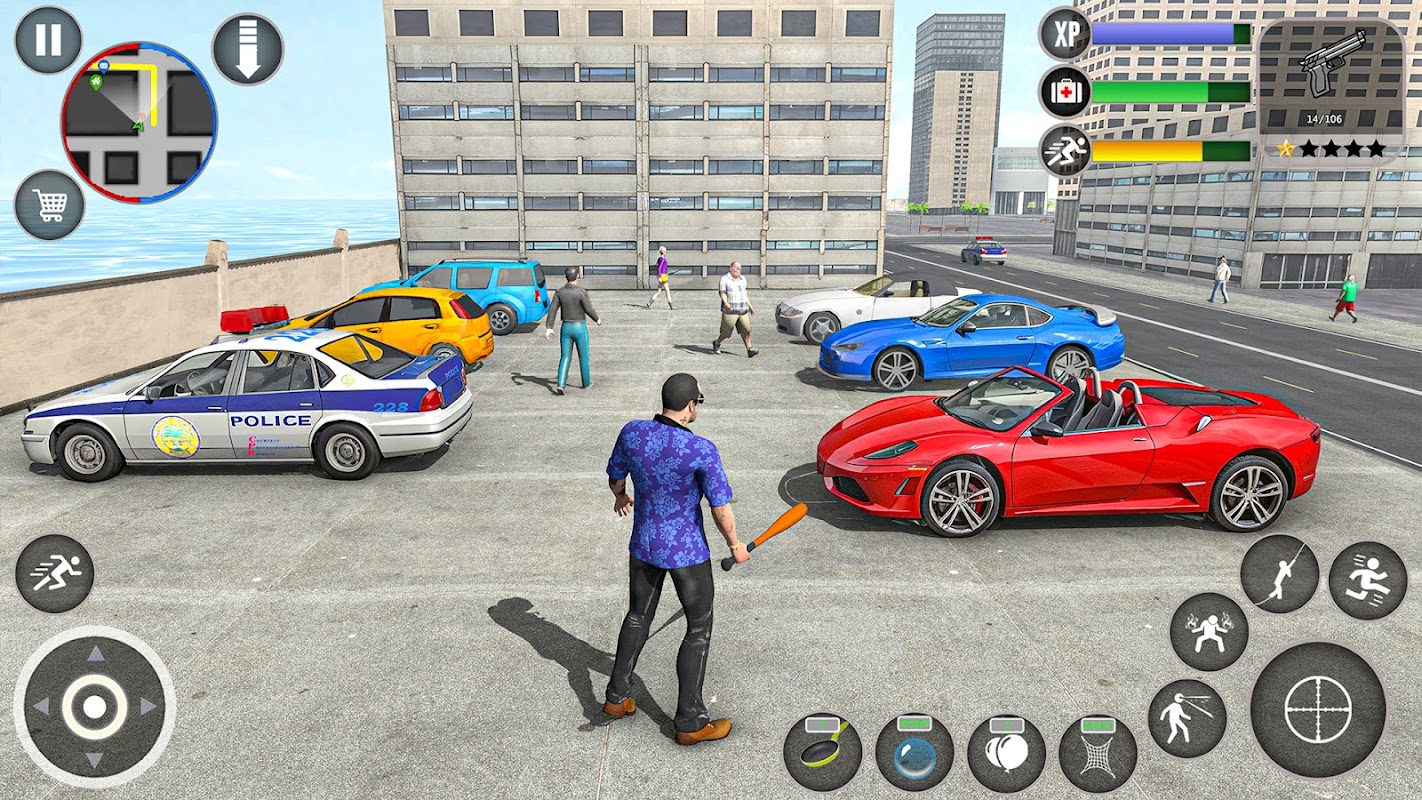Use the balloons item
Screen dimensions: 1422x800
point(1006,752)
